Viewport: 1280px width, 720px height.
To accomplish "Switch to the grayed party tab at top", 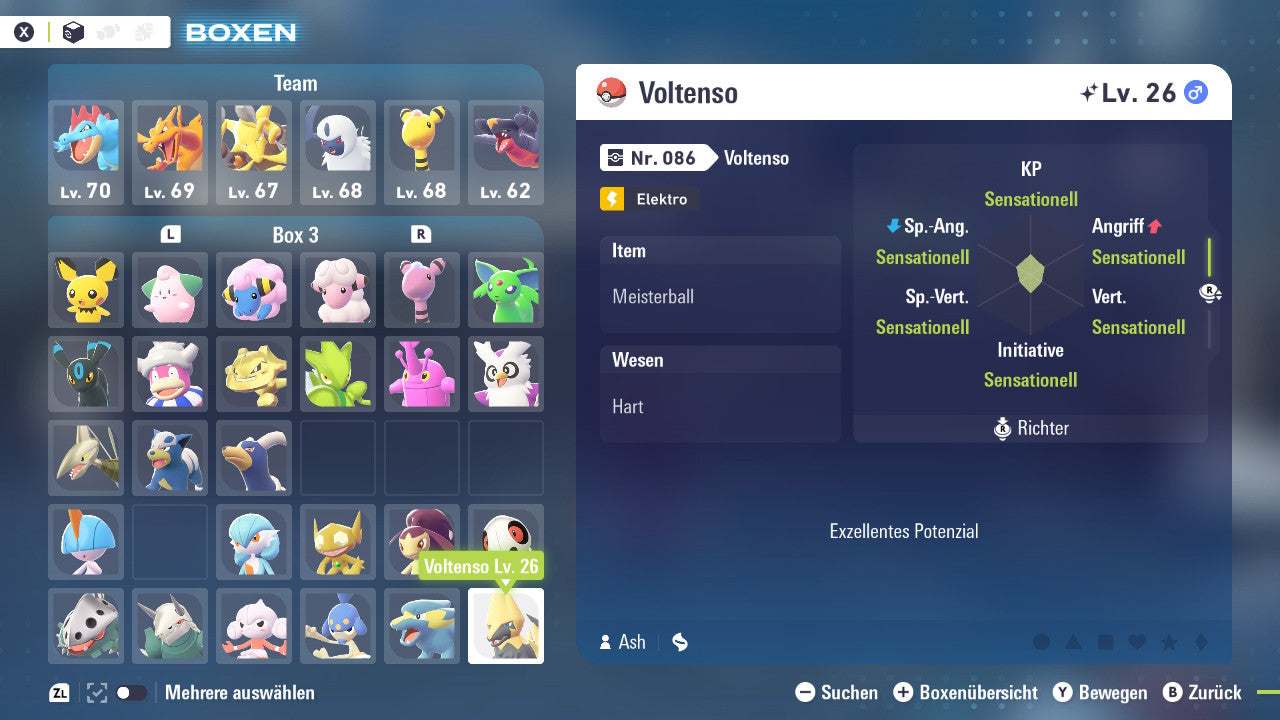I will 107,31.
